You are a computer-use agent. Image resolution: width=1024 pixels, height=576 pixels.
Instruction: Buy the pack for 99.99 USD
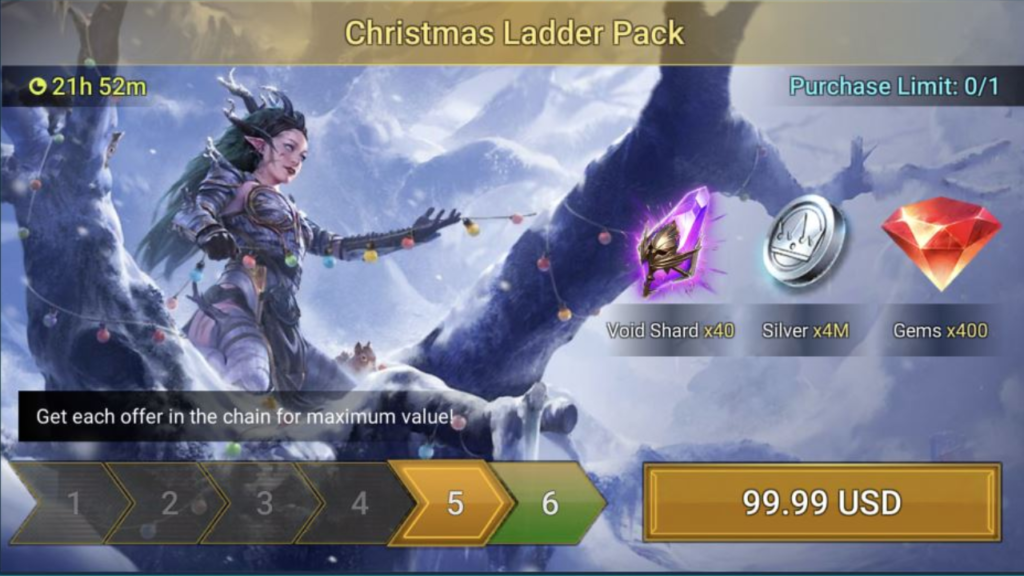tap(821, 502)
